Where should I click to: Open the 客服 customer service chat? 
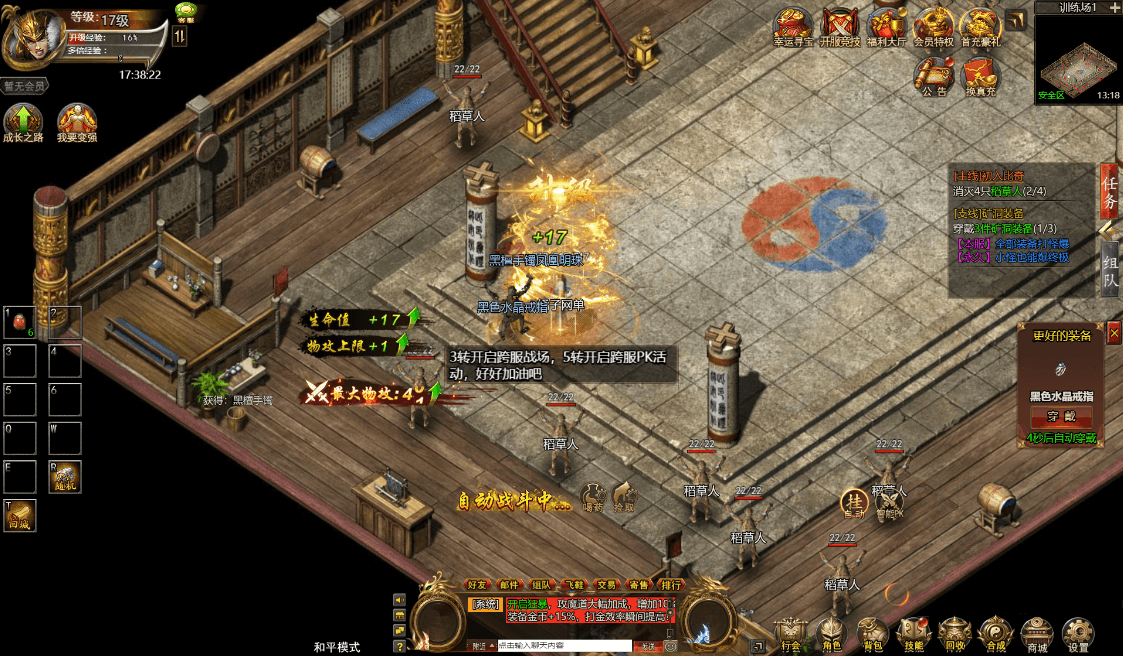click(x=186, y=12)
